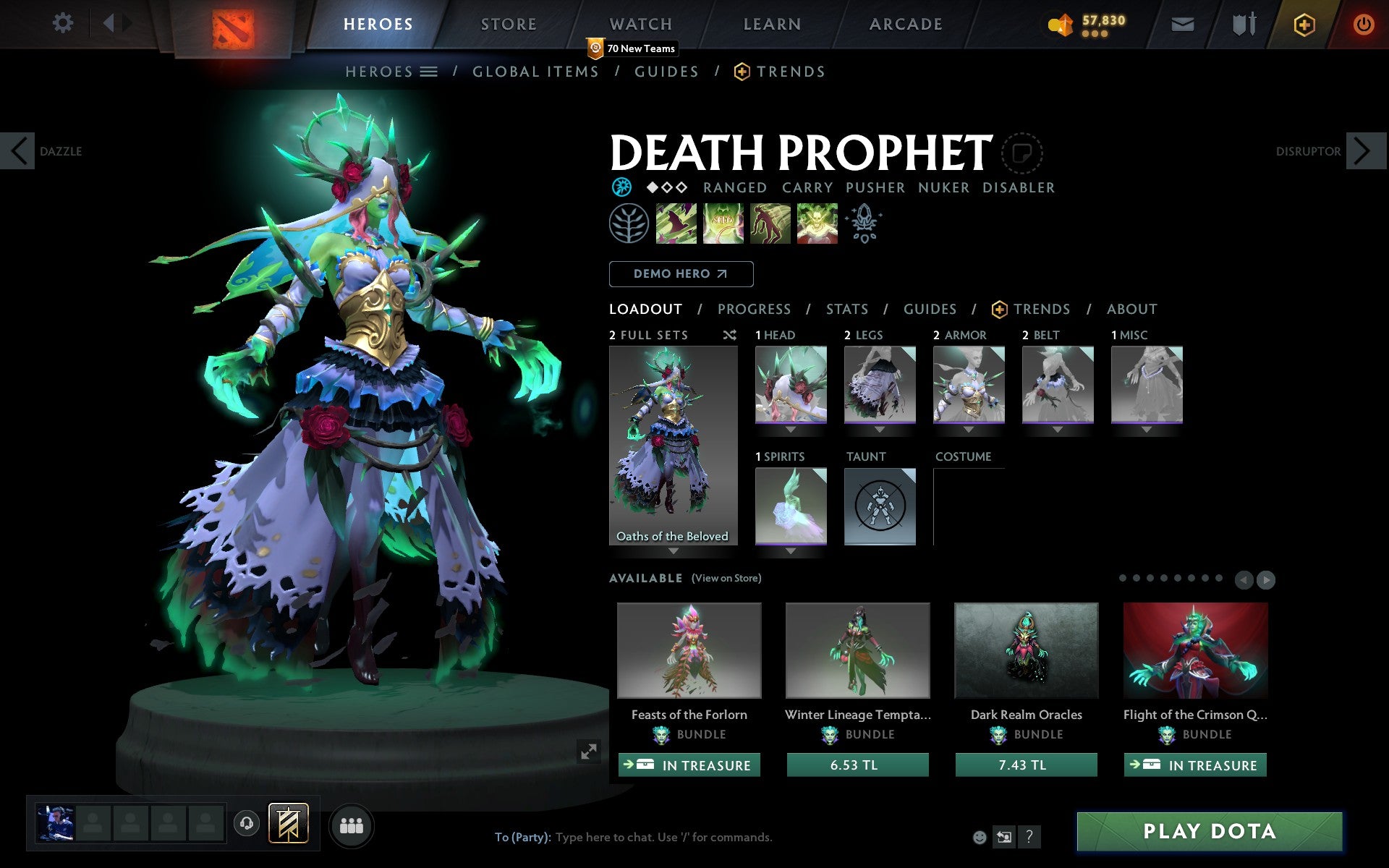Expand the HEAD slot item arrow

(x=791, y=428)
